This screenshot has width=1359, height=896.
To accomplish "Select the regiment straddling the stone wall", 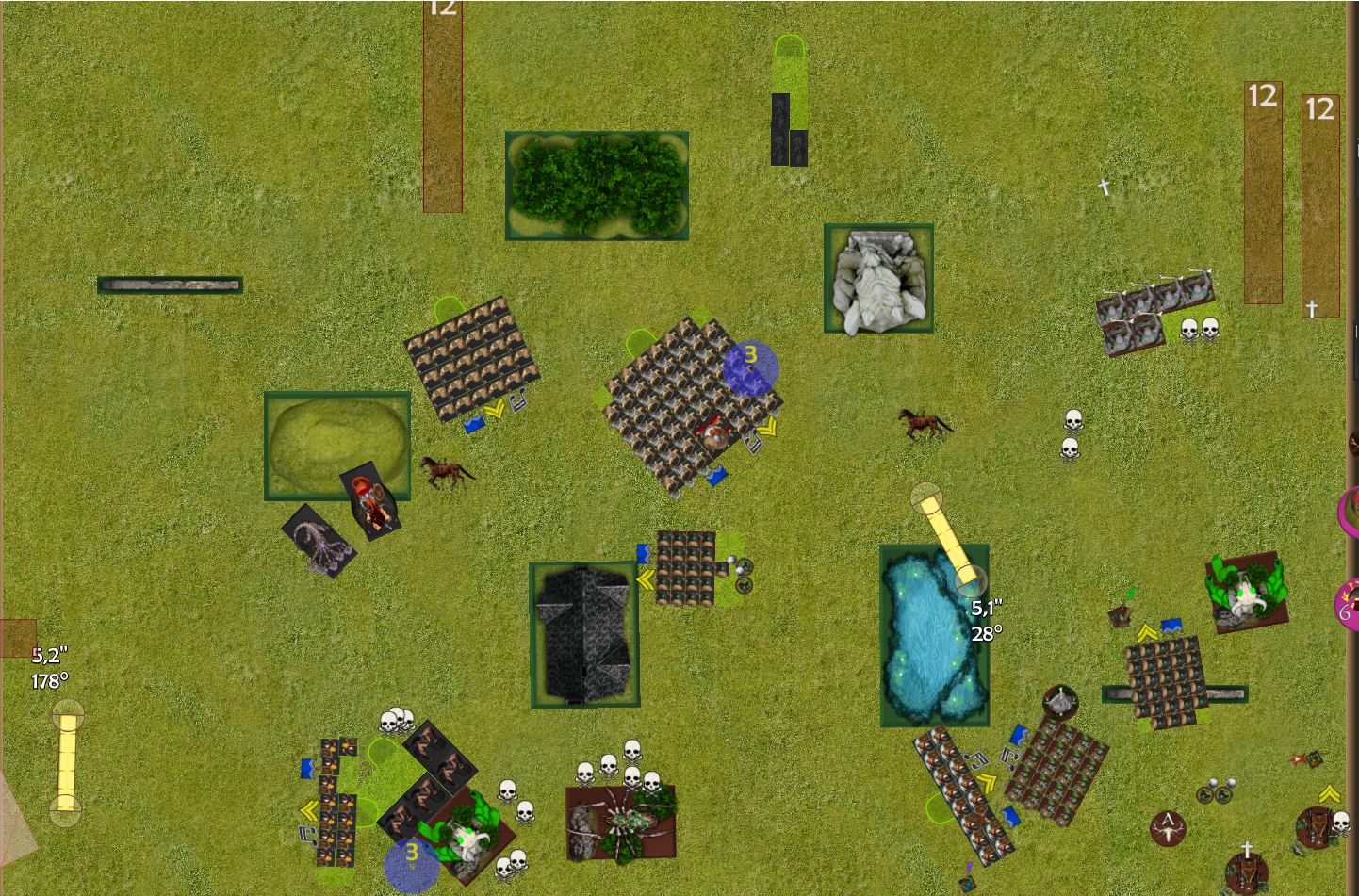I will [1167, 681].
